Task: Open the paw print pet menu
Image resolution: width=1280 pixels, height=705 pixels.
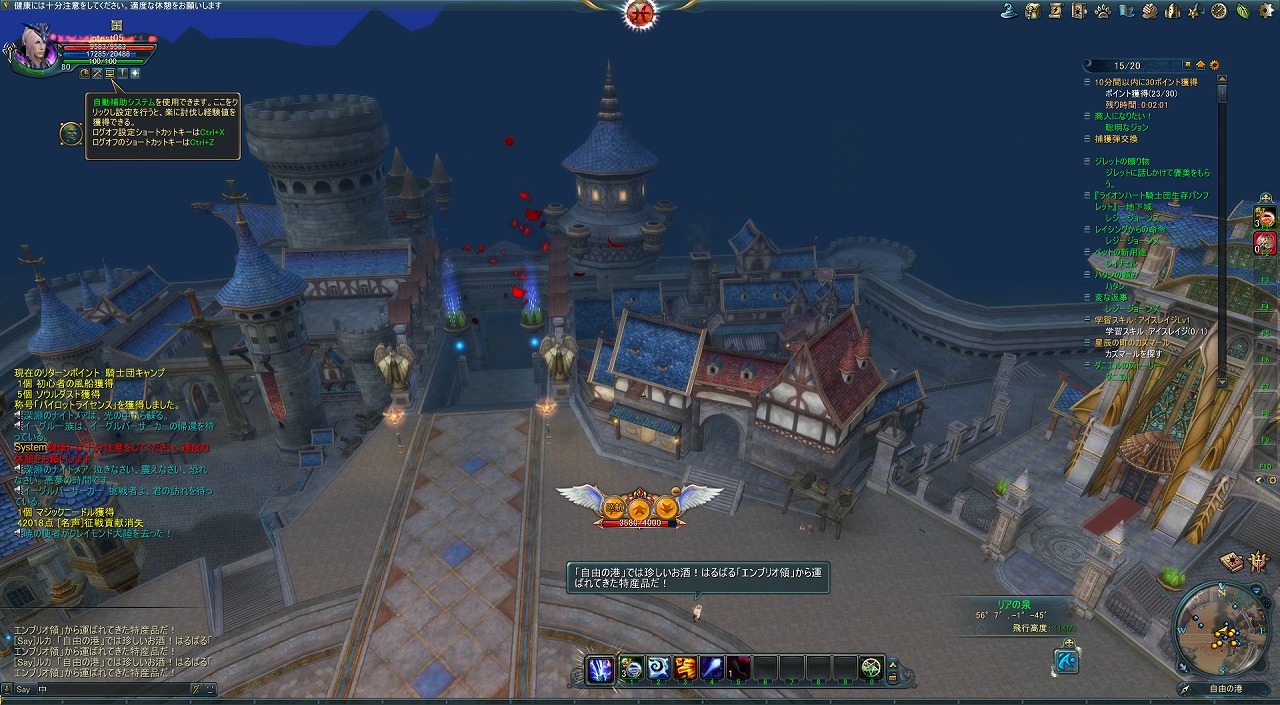Action: tap(1102, 11)
